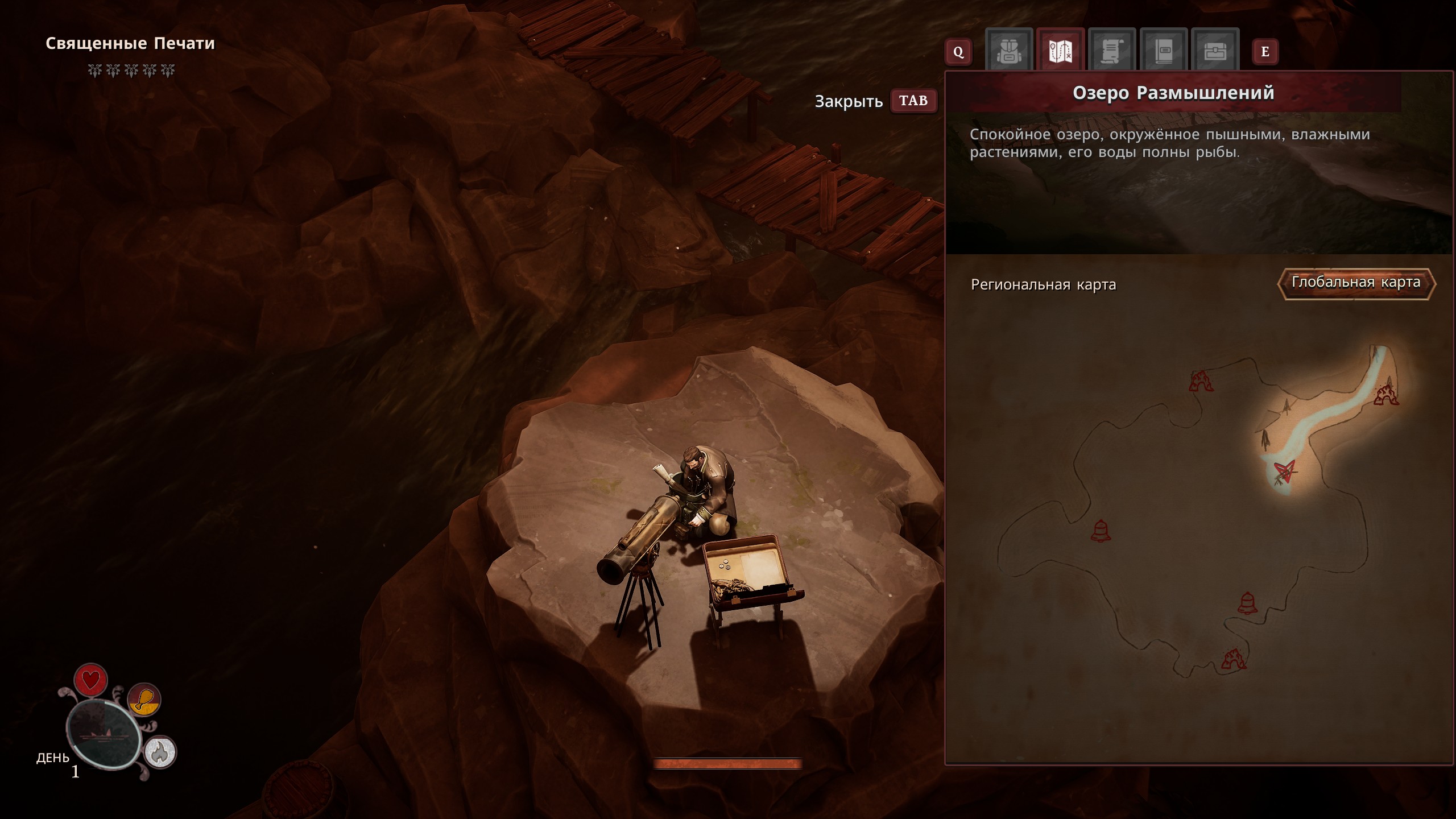Switch to the Глобальная карта view

(x=1356, y=283)
